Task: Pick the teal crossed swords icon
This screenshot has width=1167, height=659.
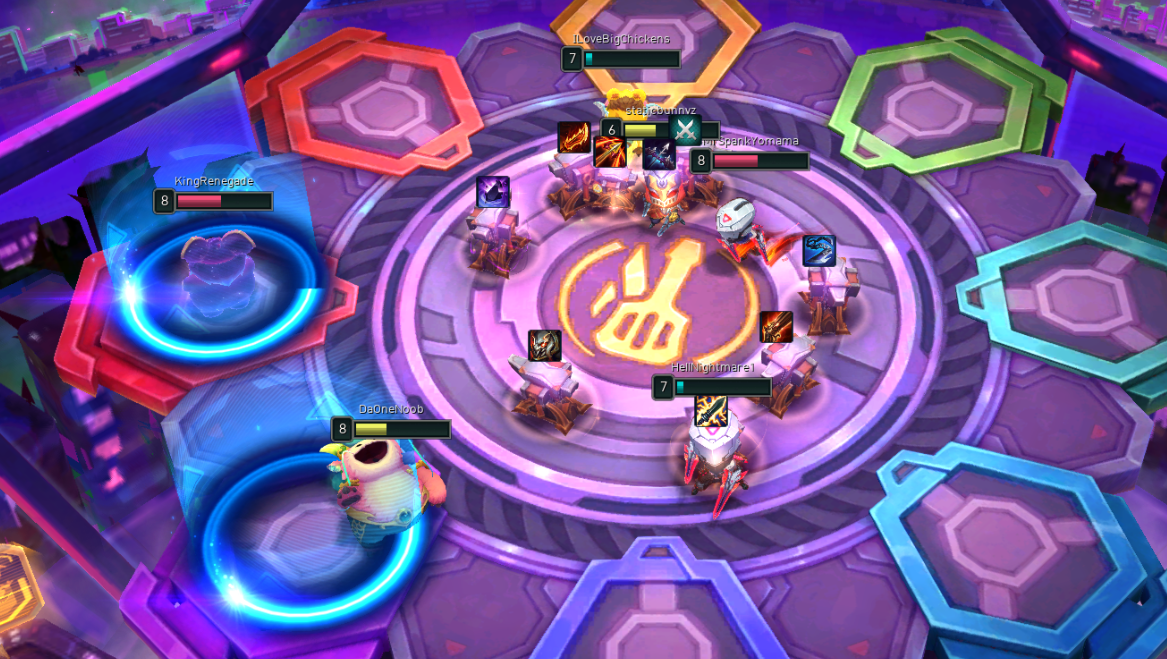Action: [684, 130]
